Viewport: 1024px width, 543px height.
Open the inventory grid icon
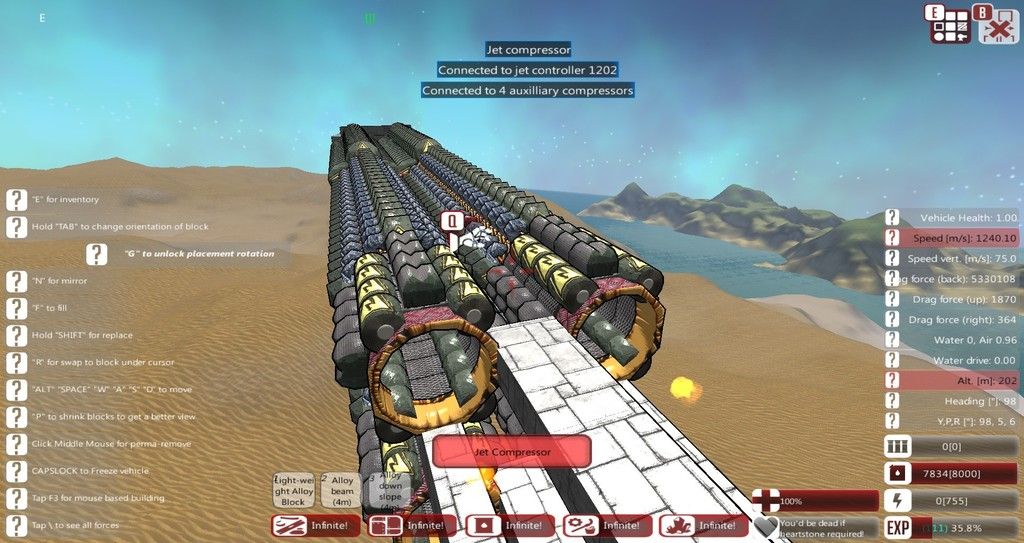coord(951,25)
